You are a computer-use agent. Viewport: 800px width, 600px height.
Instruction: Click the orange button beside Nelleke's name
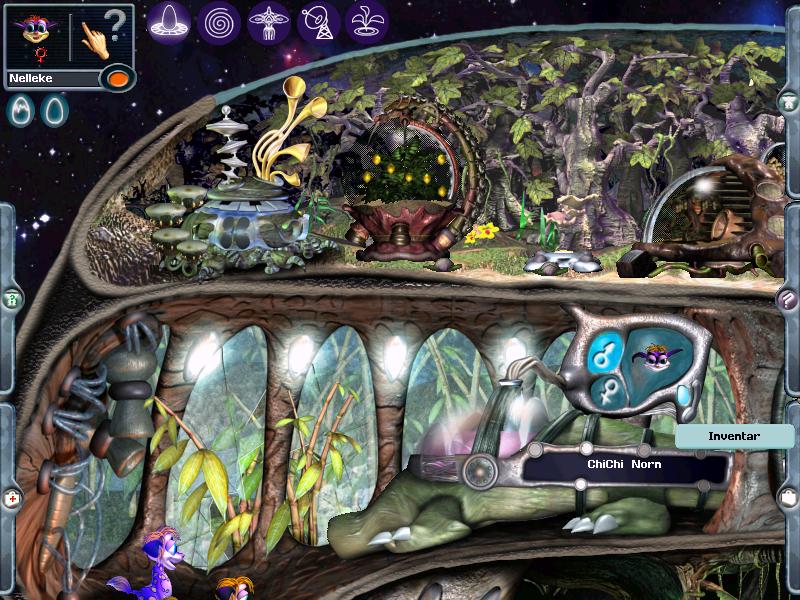pyautogui.click(x=118, y=78)
